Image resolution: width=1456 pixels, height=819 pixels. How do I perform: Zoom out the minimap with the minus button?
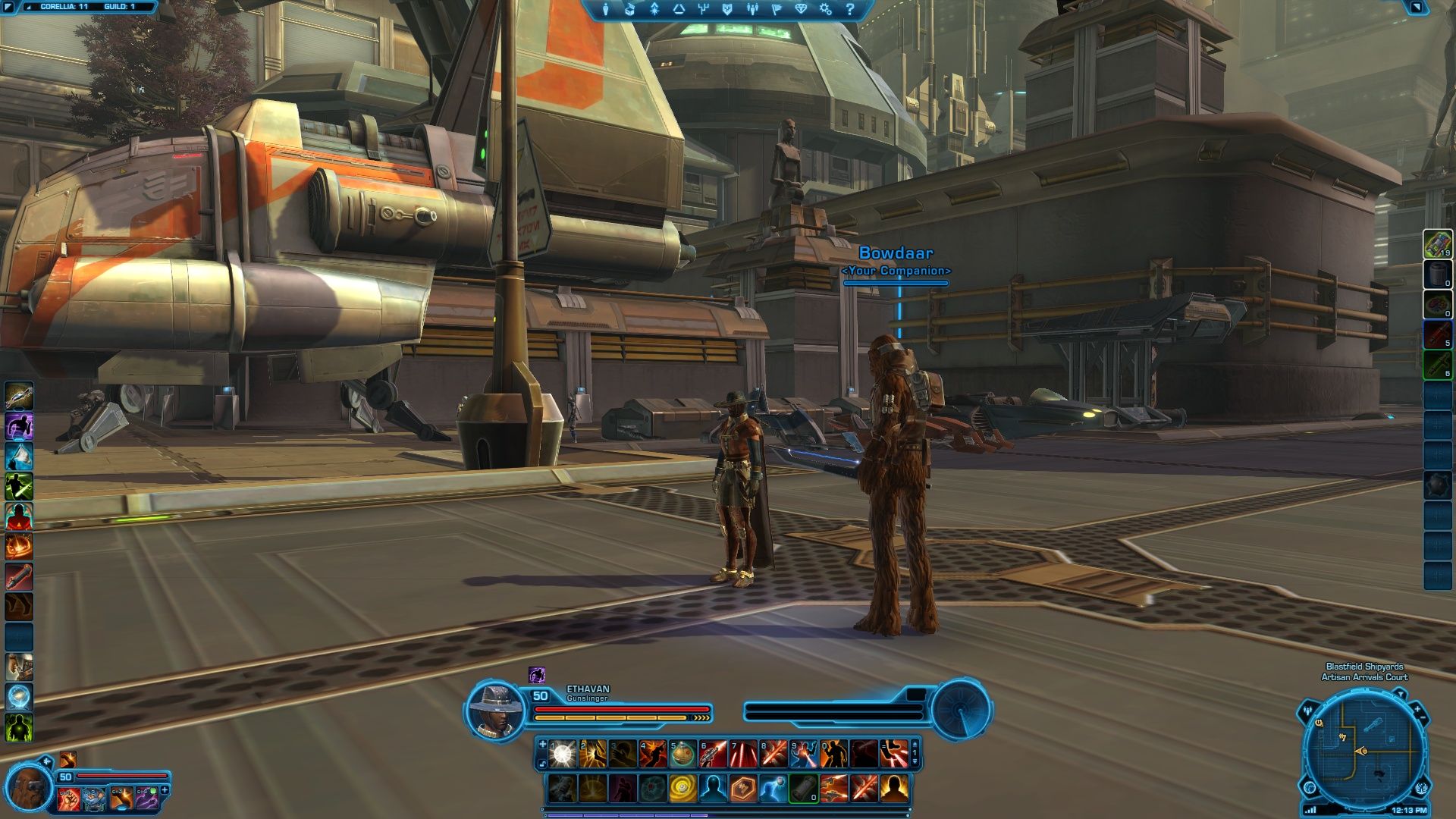[1423, 718]
